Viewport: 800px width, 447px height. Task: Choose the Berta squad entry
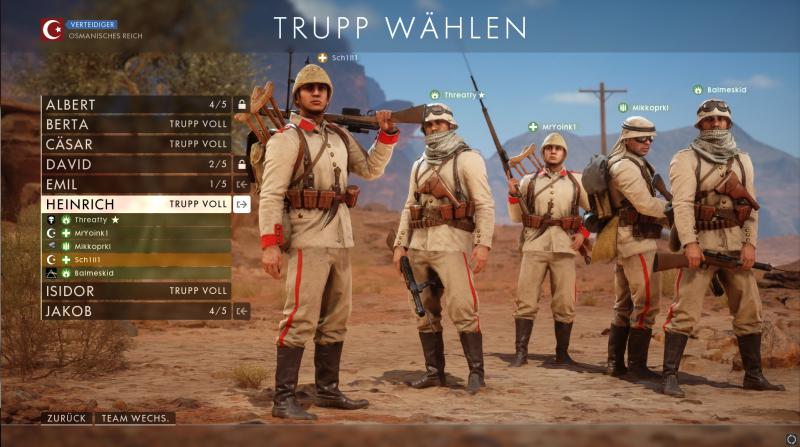[136, 125]
